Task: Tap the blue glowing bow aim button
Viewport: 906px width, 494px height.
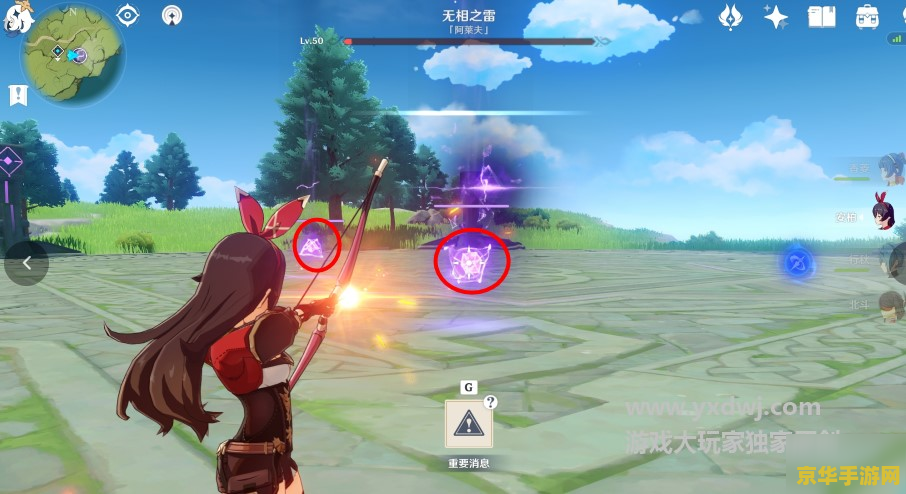Action: tap(797, 262)
